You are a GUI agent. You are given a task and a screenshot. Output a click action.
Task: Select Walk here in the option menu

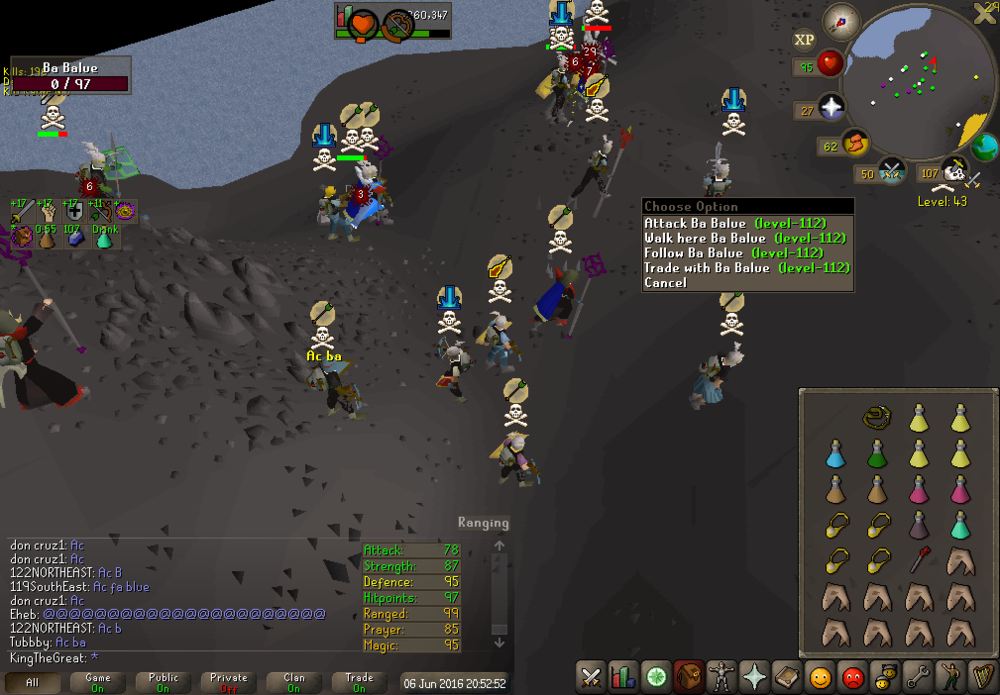745,238
